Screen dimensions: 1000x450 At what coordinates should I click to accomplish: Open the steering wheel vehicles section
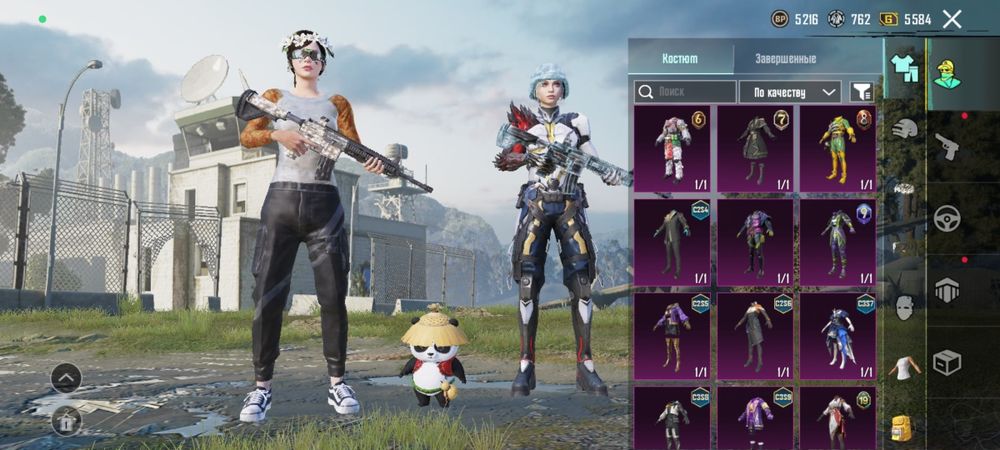click(947, 218)
